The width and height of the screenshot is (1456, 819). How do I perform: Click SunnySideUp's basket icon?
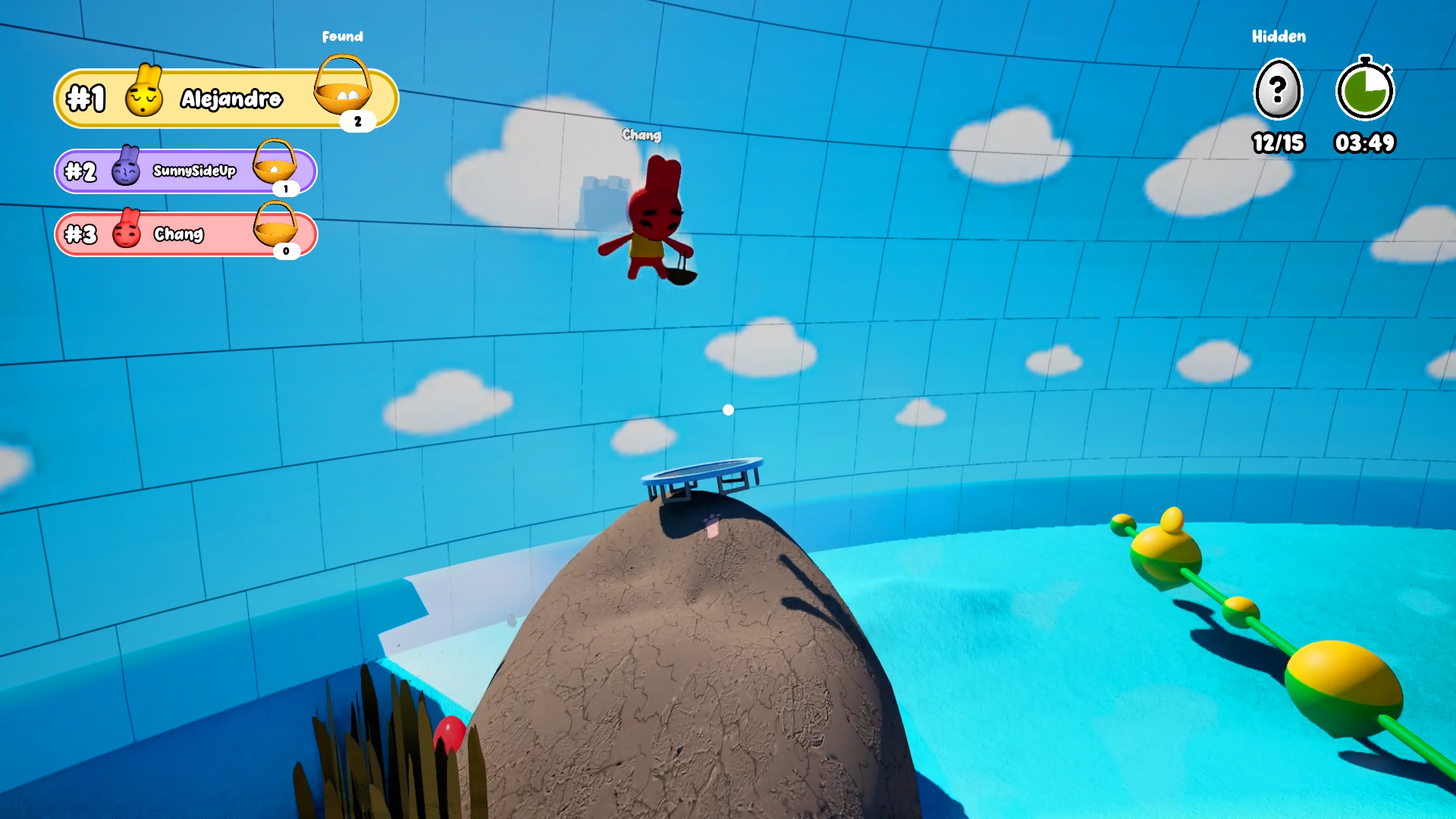(275, 165)
